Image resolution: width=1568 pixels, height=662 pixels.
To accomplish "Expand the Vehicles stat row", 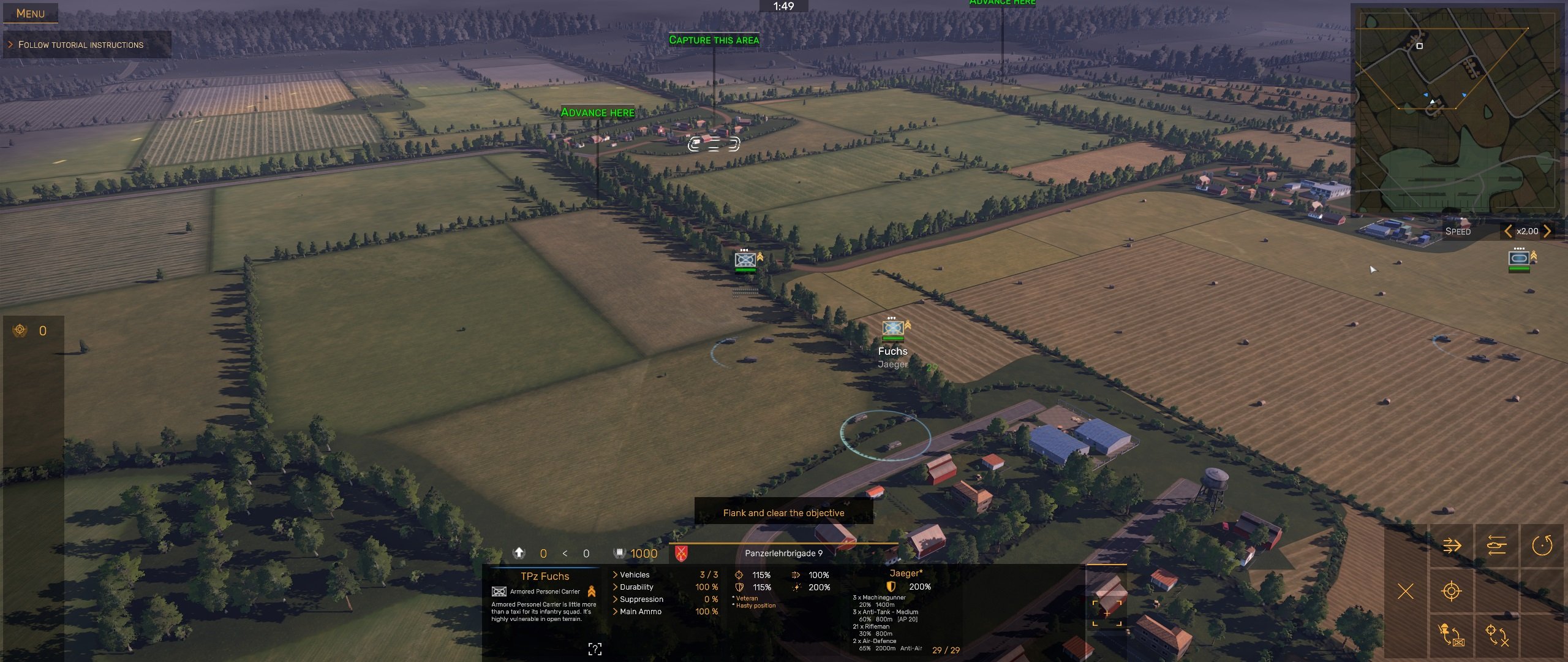I will 631,575.
